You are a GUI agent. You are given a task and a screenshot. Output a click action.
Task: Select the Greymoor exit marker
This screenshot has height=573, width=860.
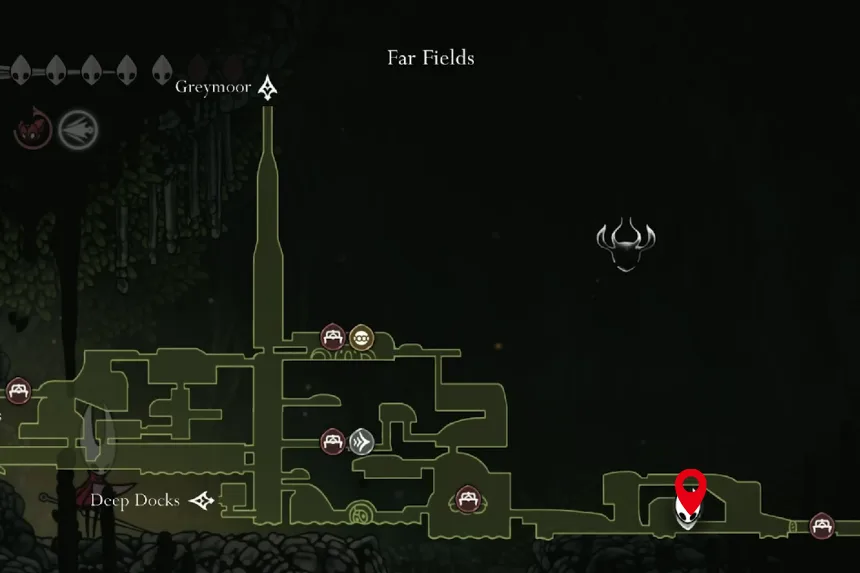coord(267,88)
